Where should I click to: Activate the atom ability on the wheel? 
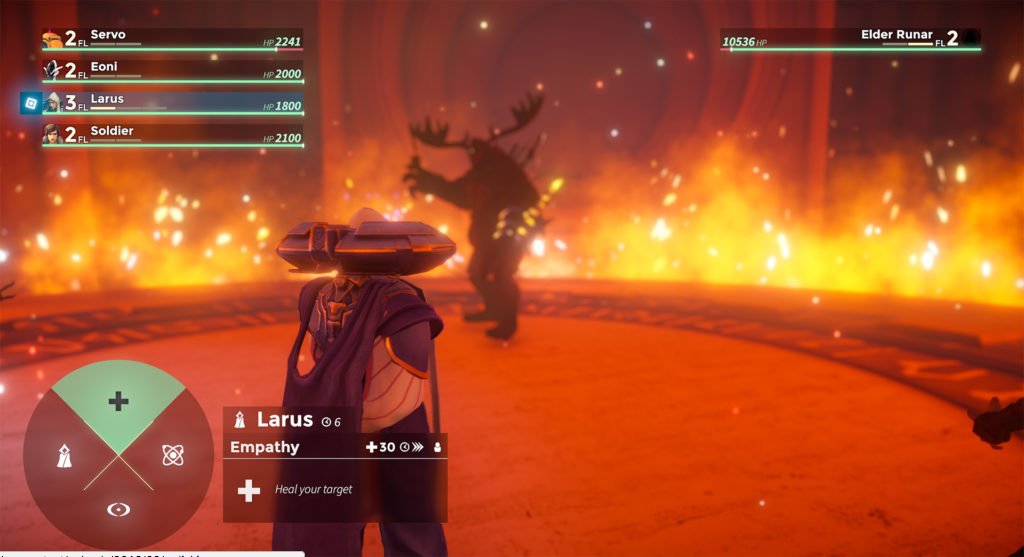tap(172, 455)
